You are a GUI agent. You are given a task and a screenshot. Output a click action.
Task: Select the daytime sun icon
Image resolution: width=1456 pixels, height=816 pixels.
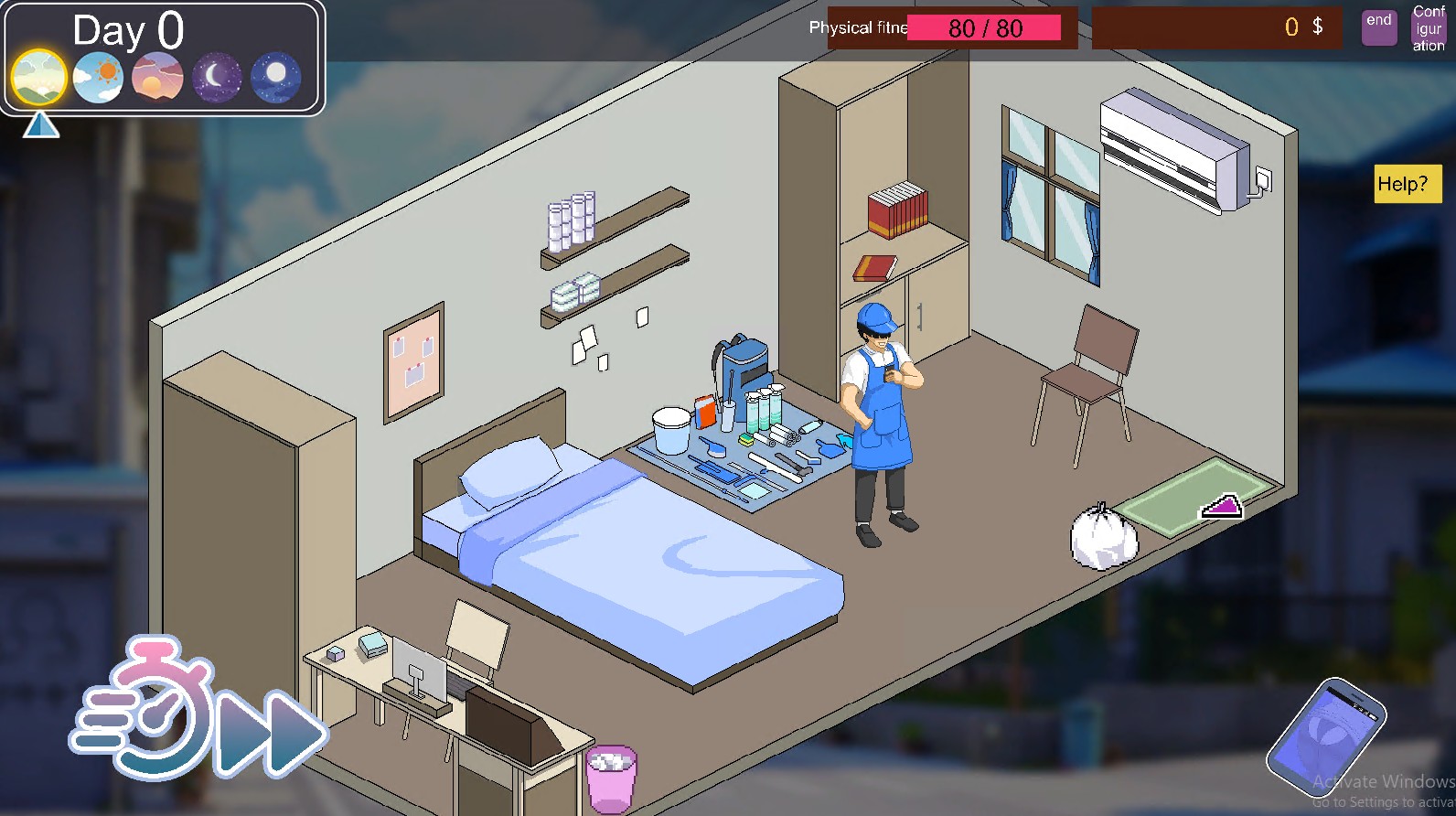(99, 77)
